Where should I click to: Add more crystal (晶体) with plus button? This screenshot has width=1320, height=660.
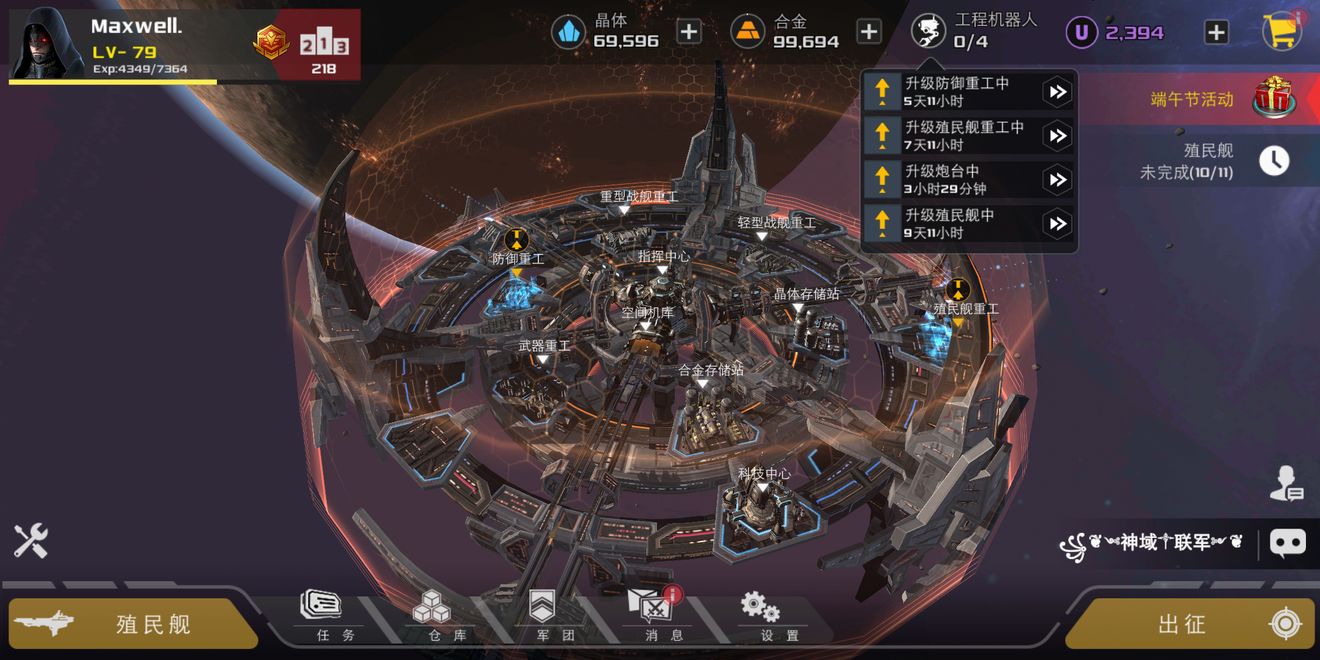[x=689, y=32]
